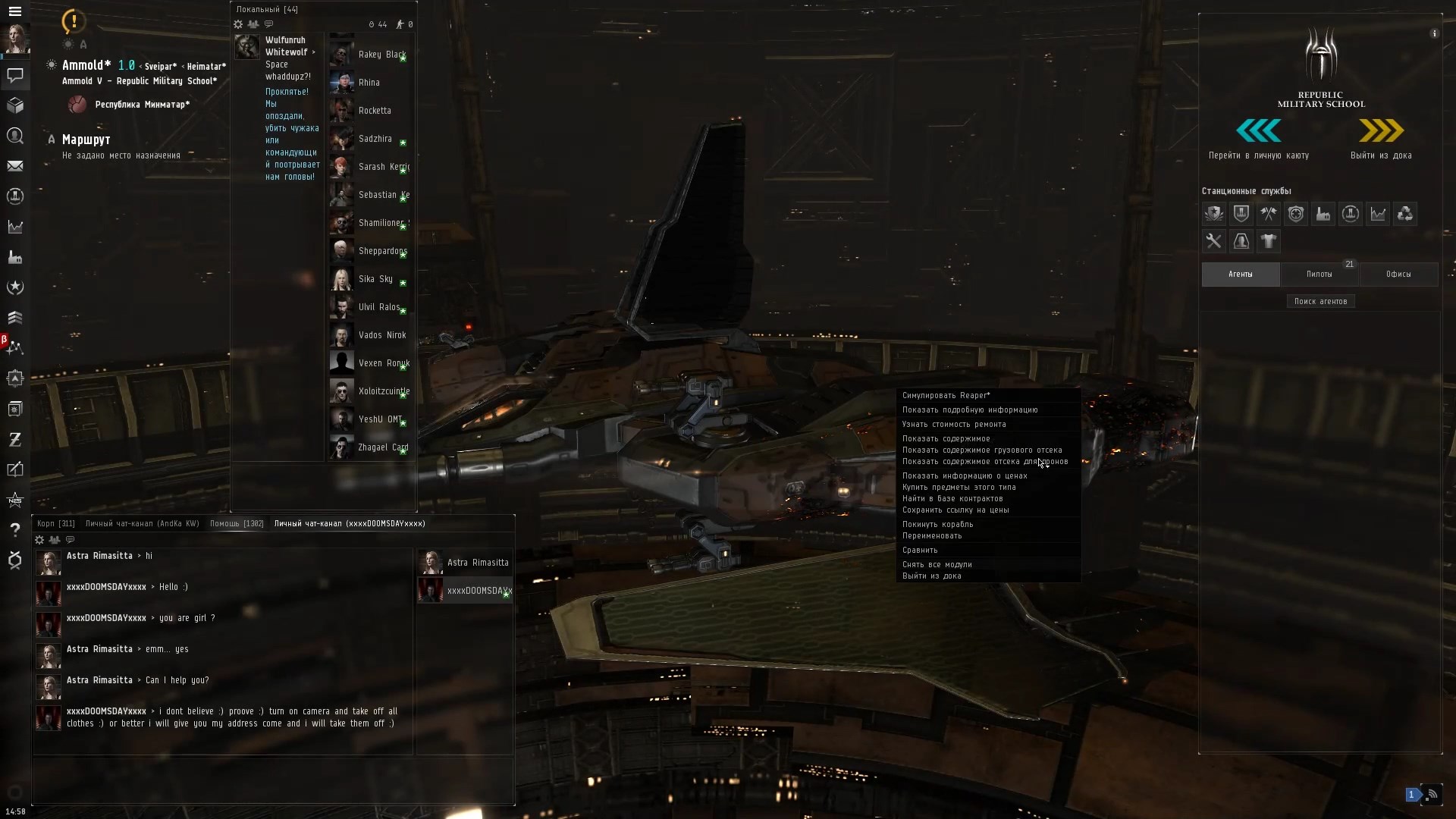Open EVE Mail from the Neocom sidebar
This screenshot has height=819, width=1456.
(15, 166)
